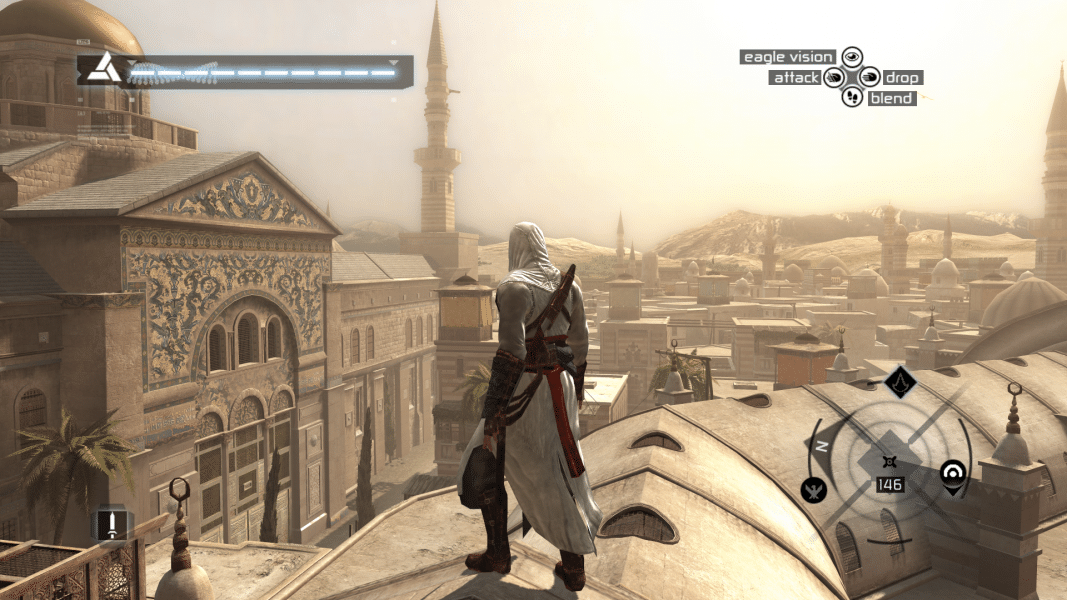Select the Assassin bureau marker on the minimap

click(899, 381)
